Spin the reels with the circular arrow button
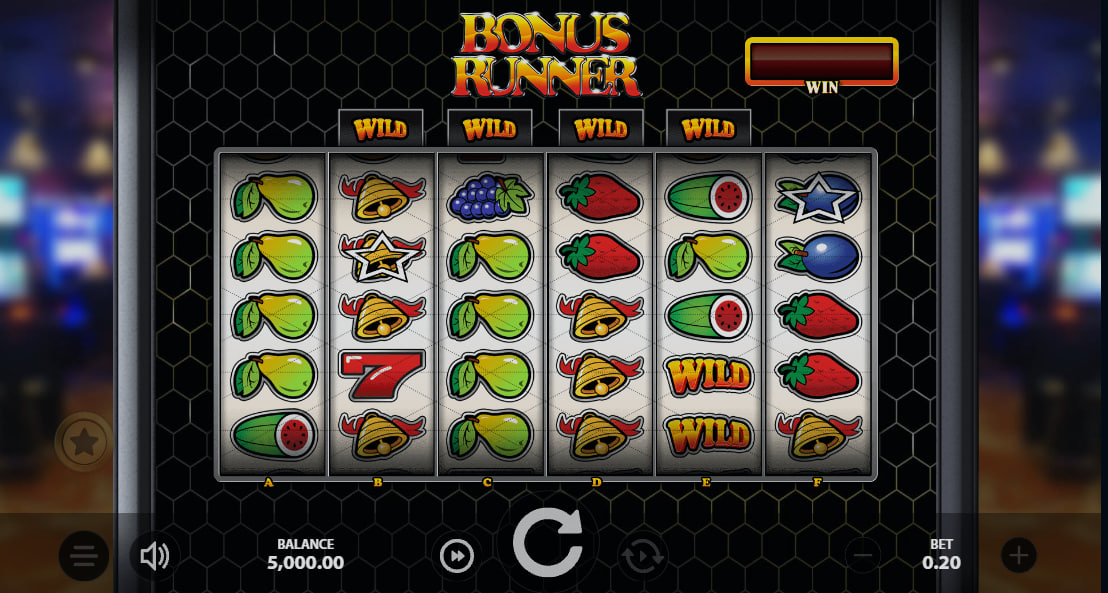This screenshot has height=593, width=1108. tap(547, 543)
